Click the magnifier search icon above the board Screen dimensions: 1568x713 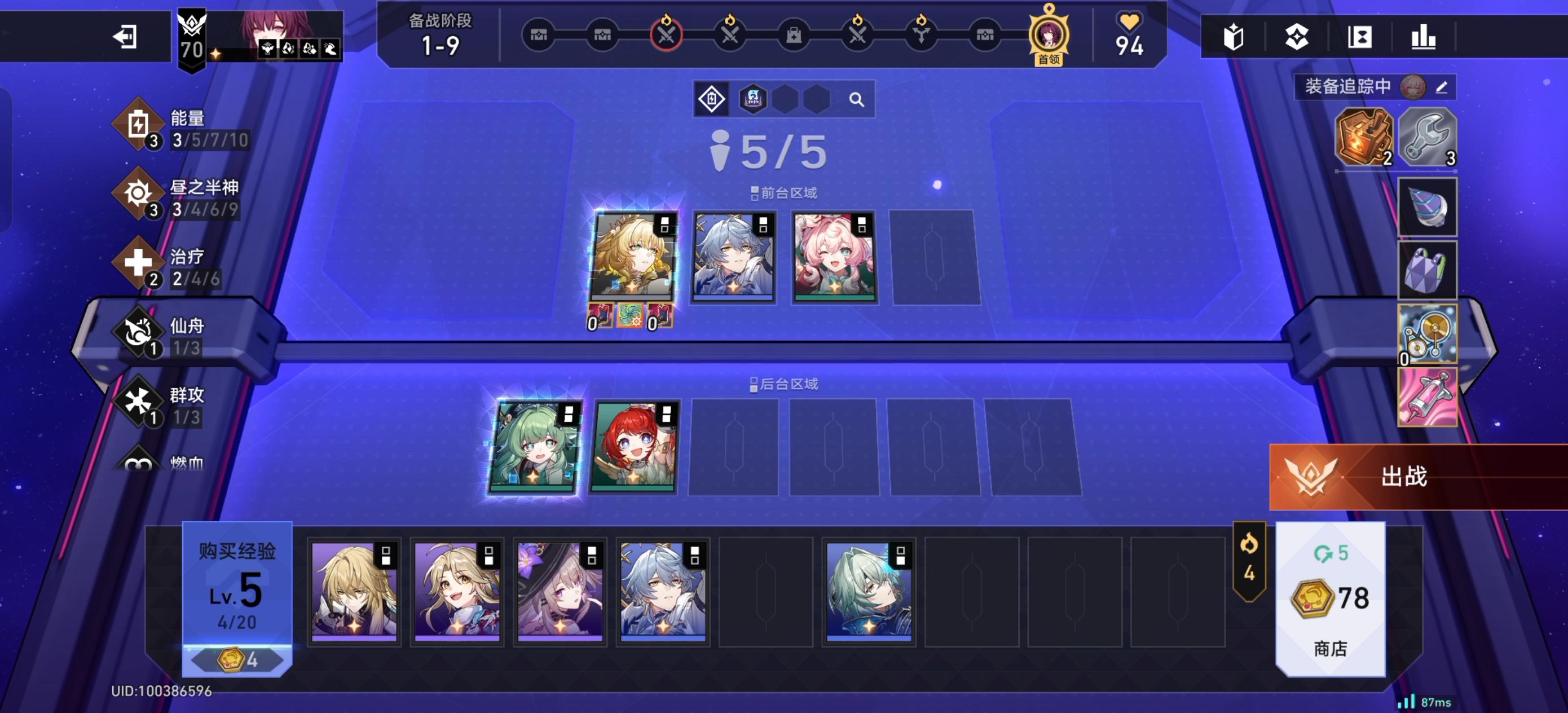(858, 98)
